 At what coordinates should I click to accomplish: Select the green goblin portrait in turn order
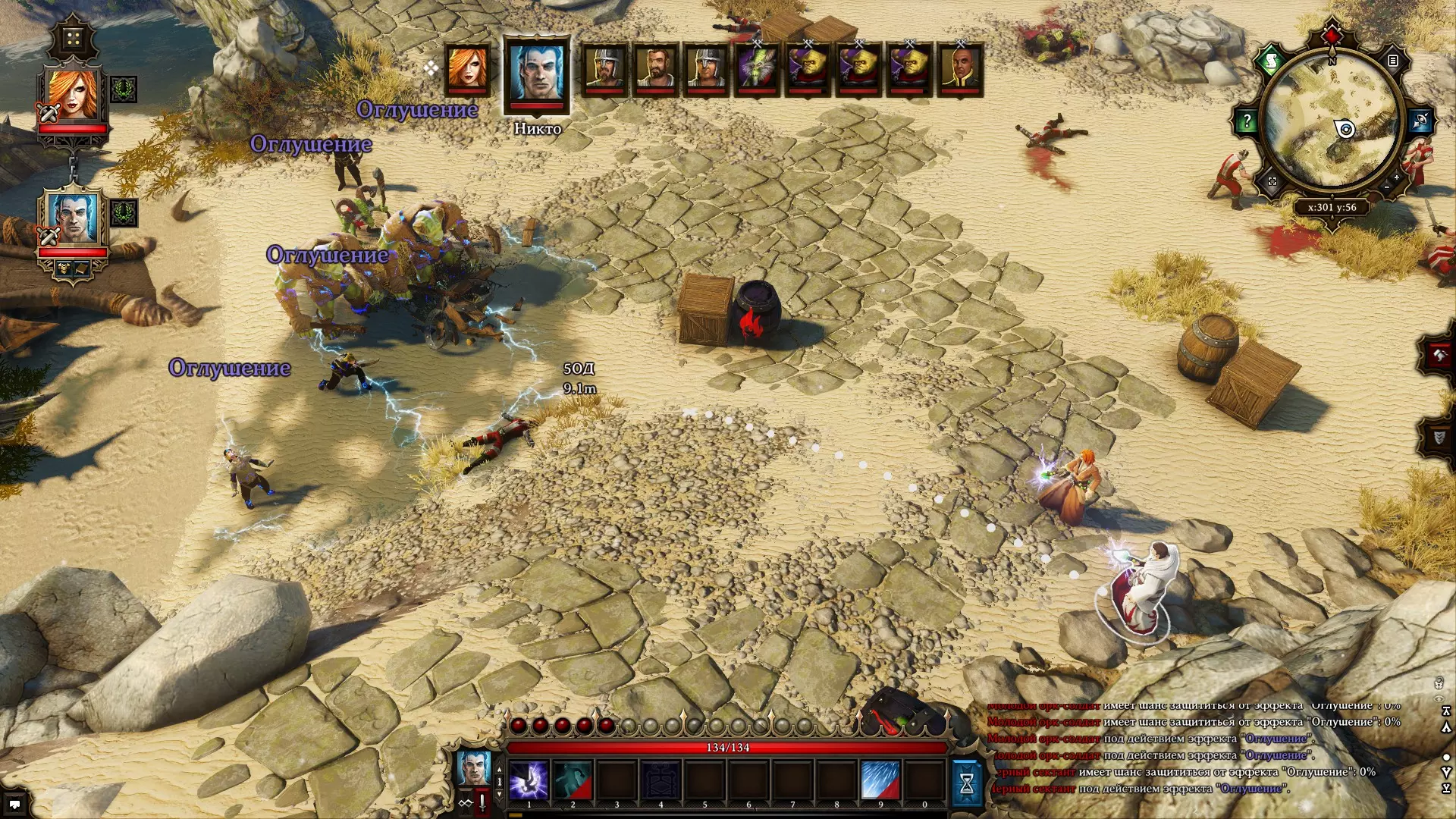(758, 69)
